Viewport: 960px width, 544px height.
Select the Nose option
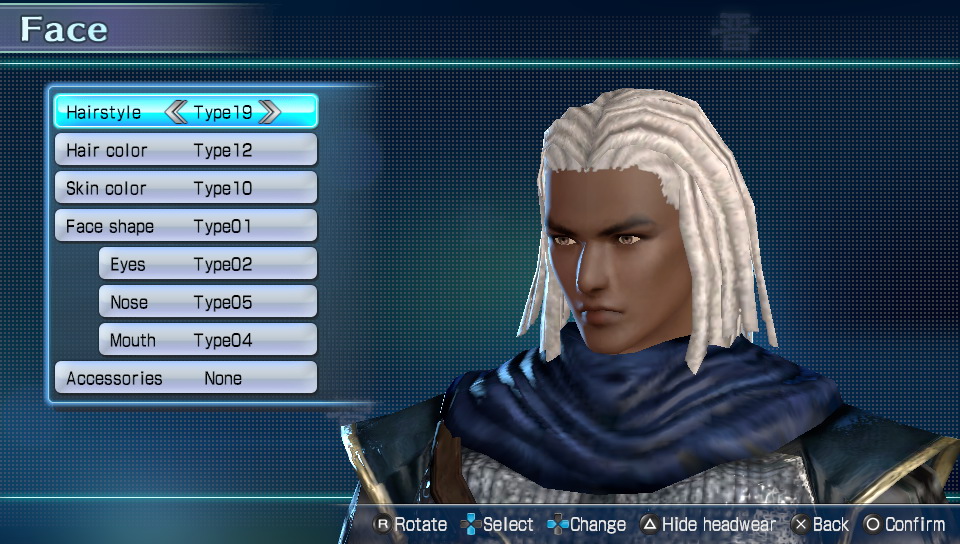[x=207, y=302]
